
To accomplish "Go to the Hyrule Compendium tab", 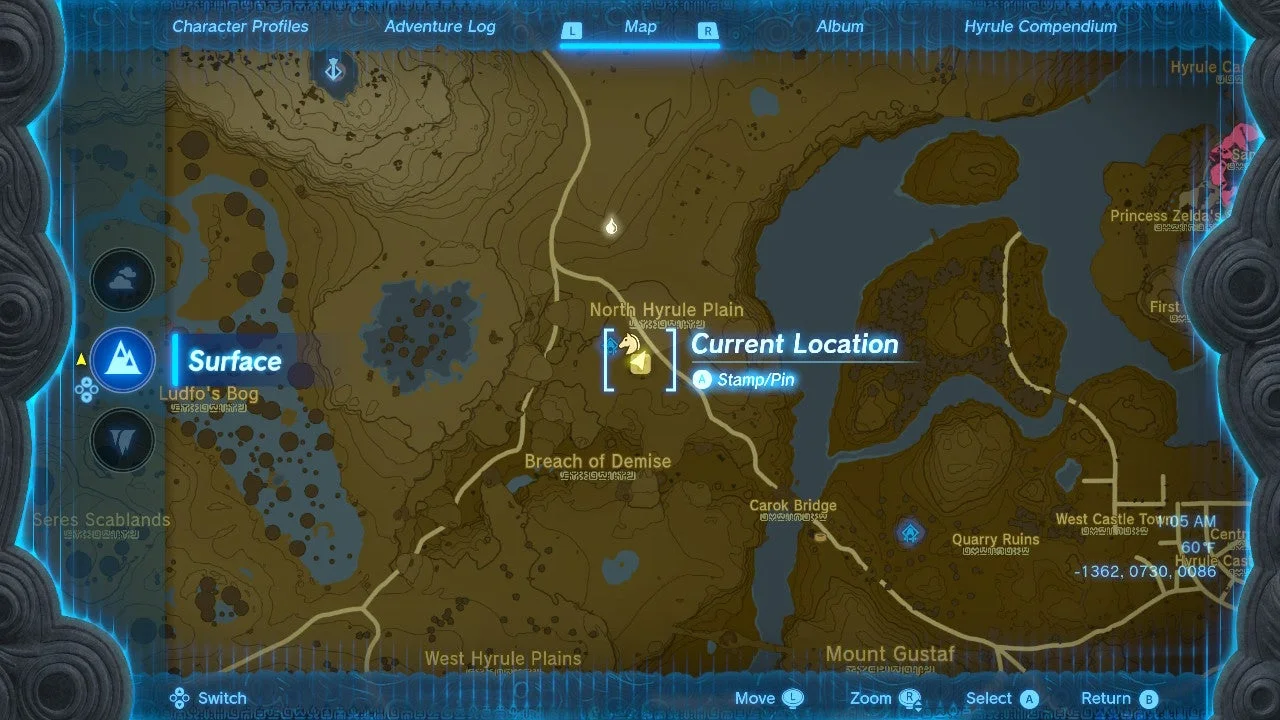I will (1040, 27).
